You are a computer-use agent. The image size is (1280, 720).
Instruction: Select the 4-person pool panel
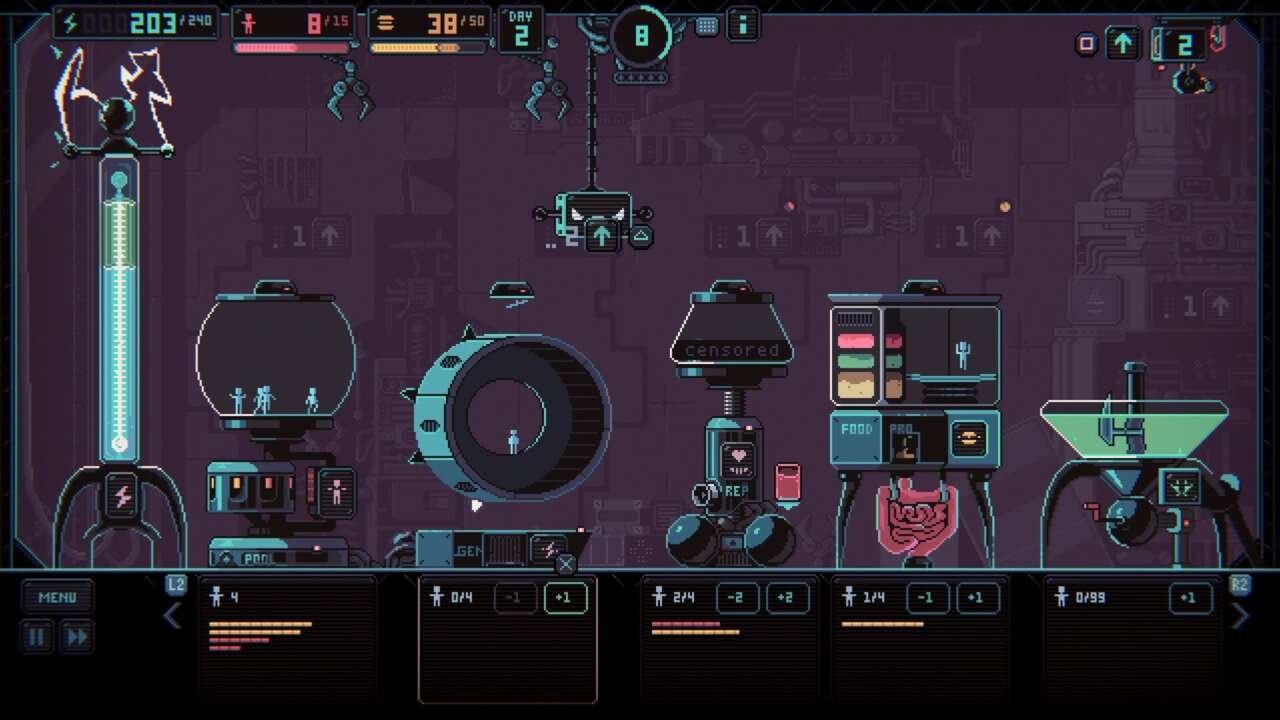(287, 636)
